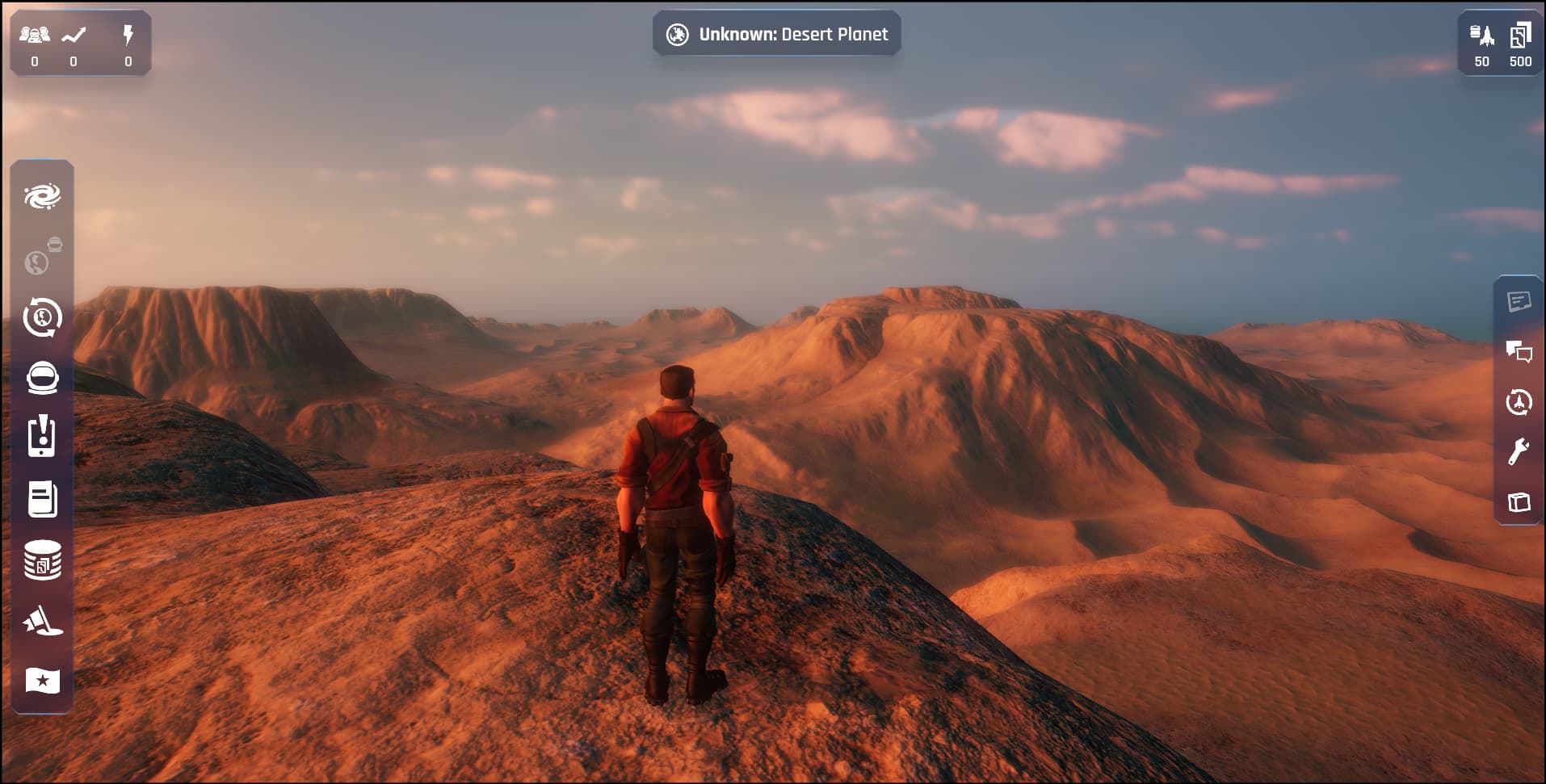
Task: Open the inventory cube icon
Action: pyautogui.click(x=1519, y=502)
